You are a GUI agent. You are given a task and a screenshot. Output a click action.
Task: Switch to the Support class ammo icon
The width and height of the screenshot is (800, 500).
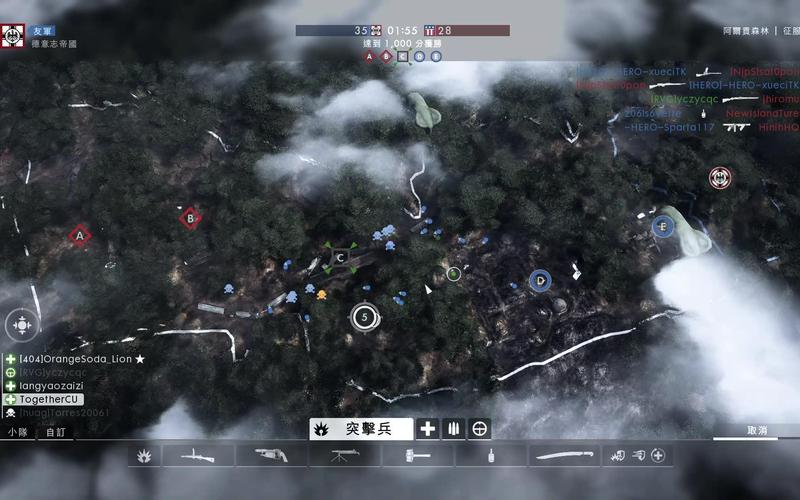coord(454,429)
